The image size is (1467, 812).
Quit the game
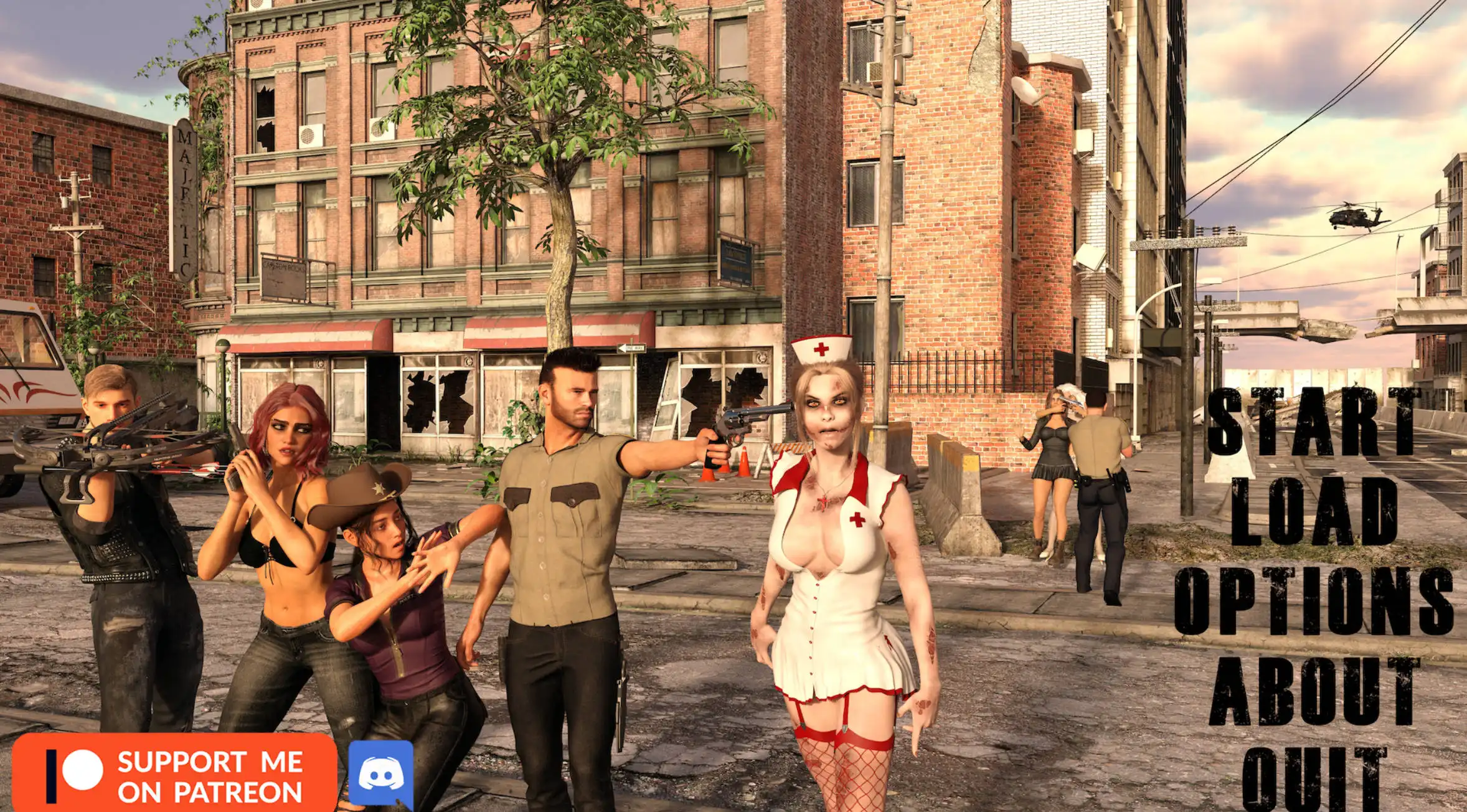tap(1314, 780)
